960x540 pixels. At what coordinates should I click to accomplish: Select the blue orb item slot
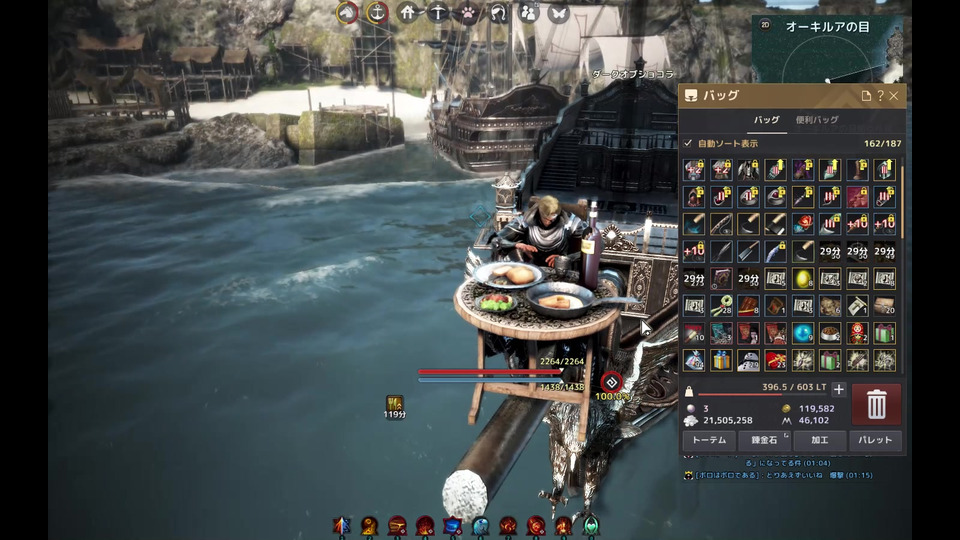click(x=803, y=333)
